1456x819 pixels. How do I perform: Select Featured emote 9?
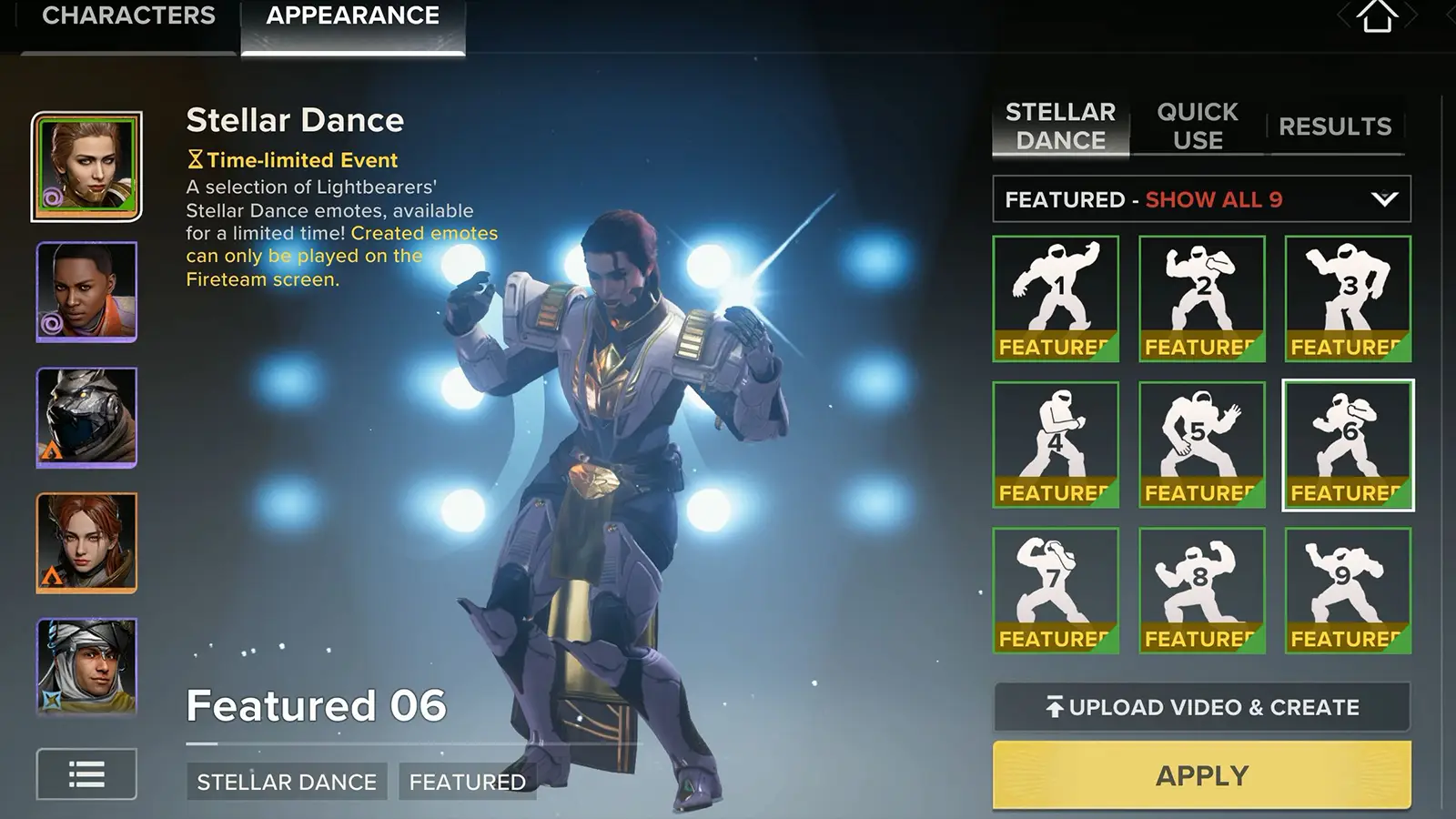pyautogui.click(x=1347, y=588)
